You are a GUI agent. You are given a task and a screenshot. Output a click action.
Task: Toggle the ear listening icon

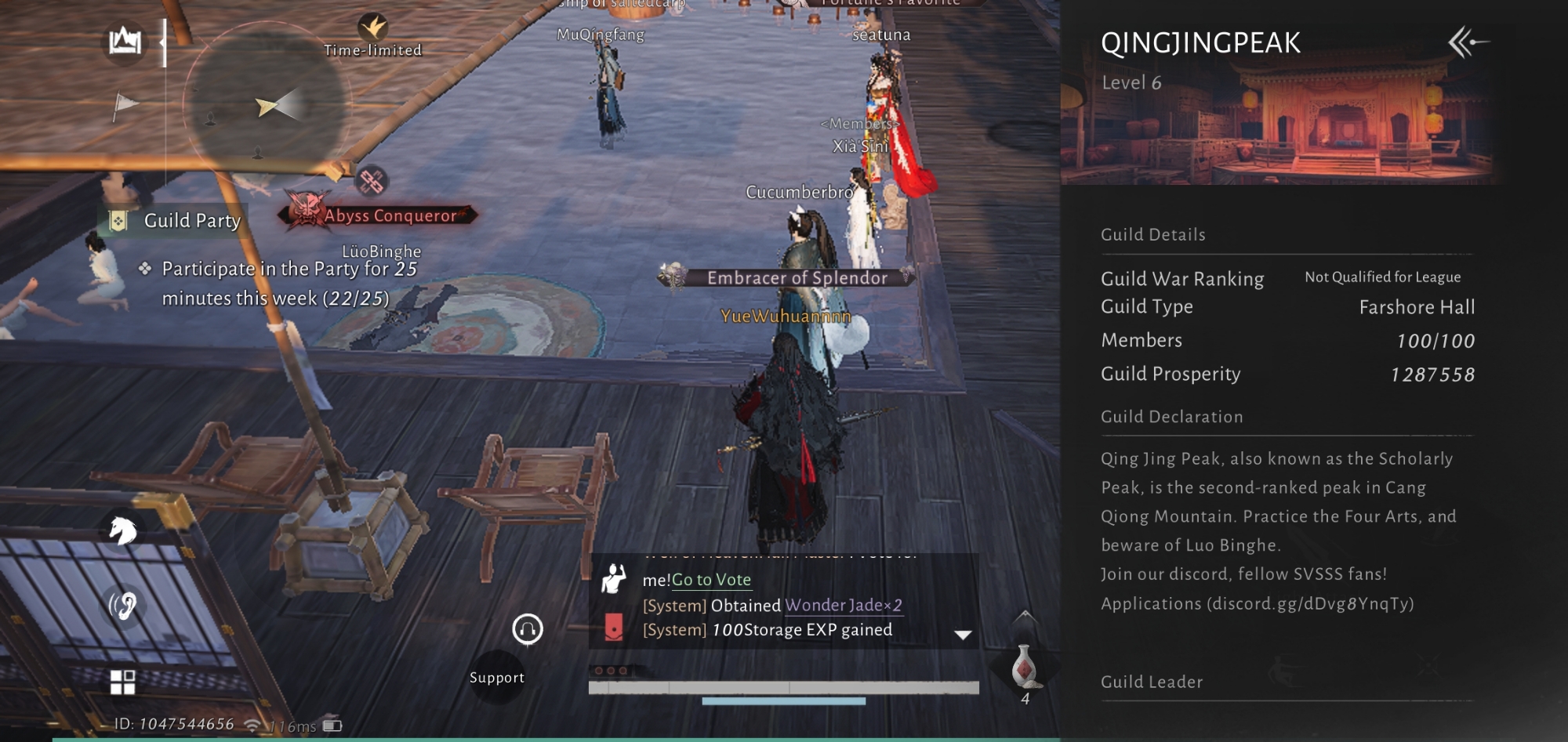click(122, 605)
